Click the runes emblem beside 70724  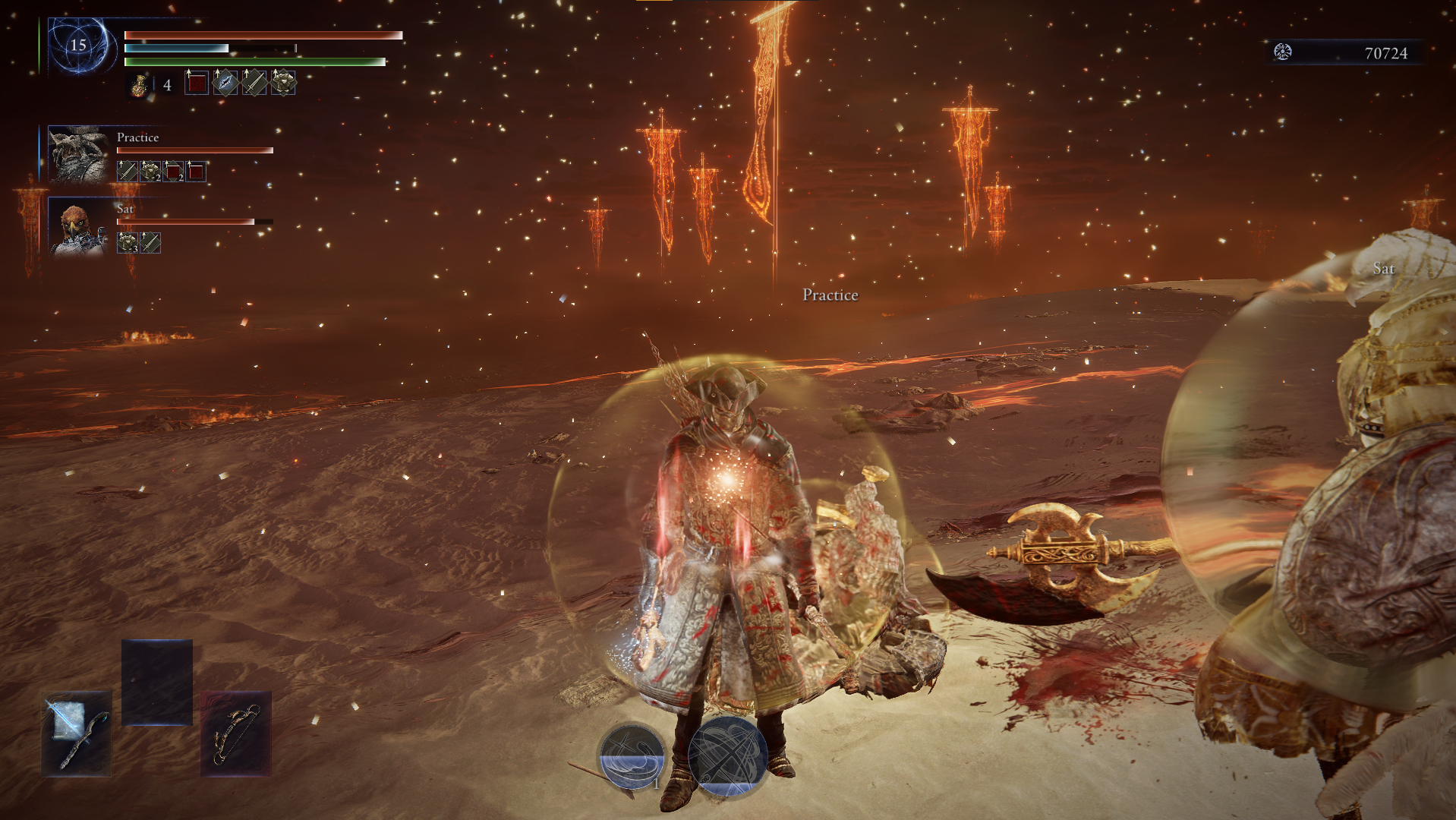[1283, 52]
